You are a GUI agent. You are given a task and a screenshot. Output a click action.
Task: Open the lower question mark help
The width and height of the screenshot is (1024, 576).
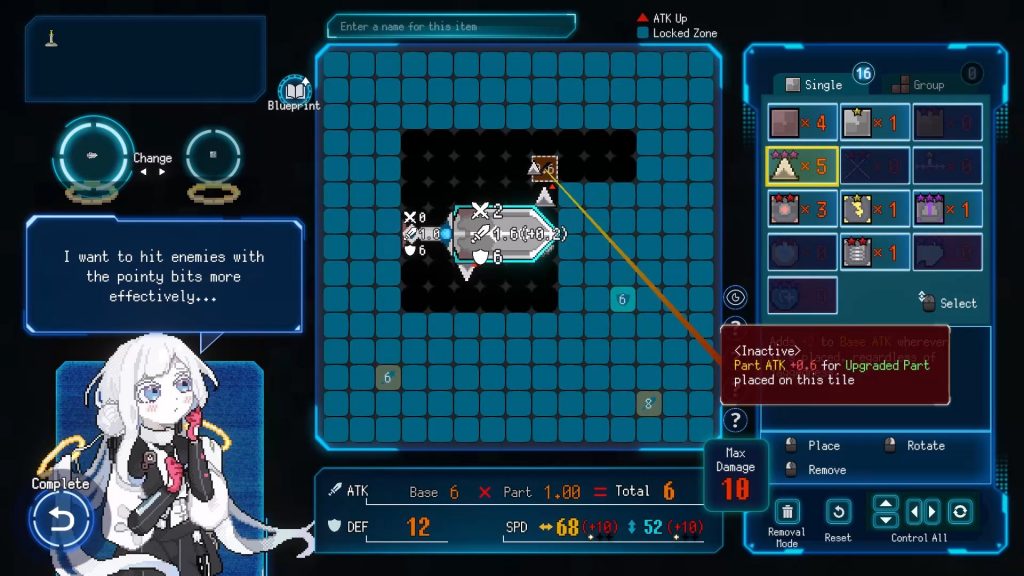[736, 420]
